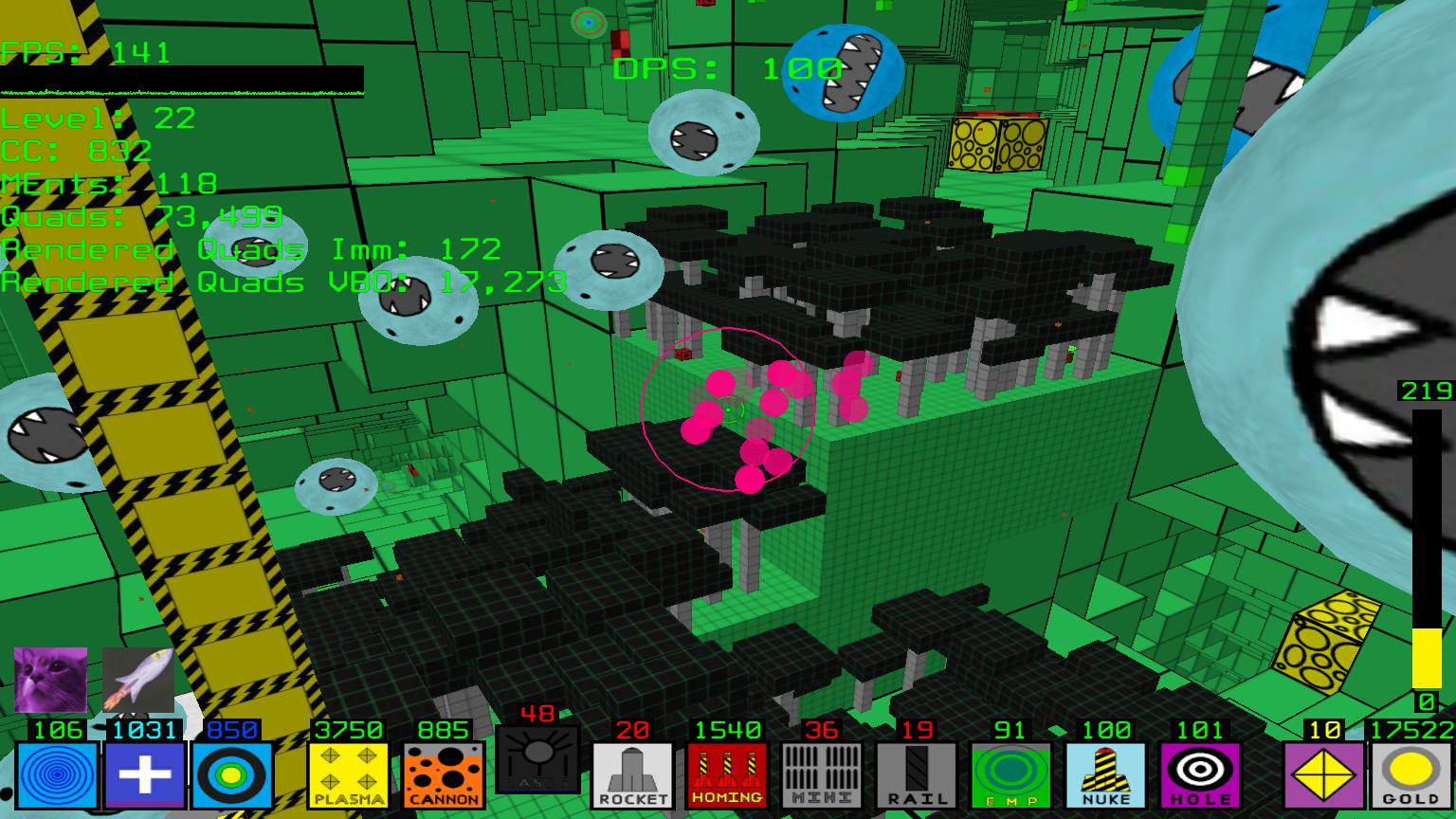Choose the orange Cannon weapon
The height and width of the screenshot is (819, 1456).
tap(443, 774)
